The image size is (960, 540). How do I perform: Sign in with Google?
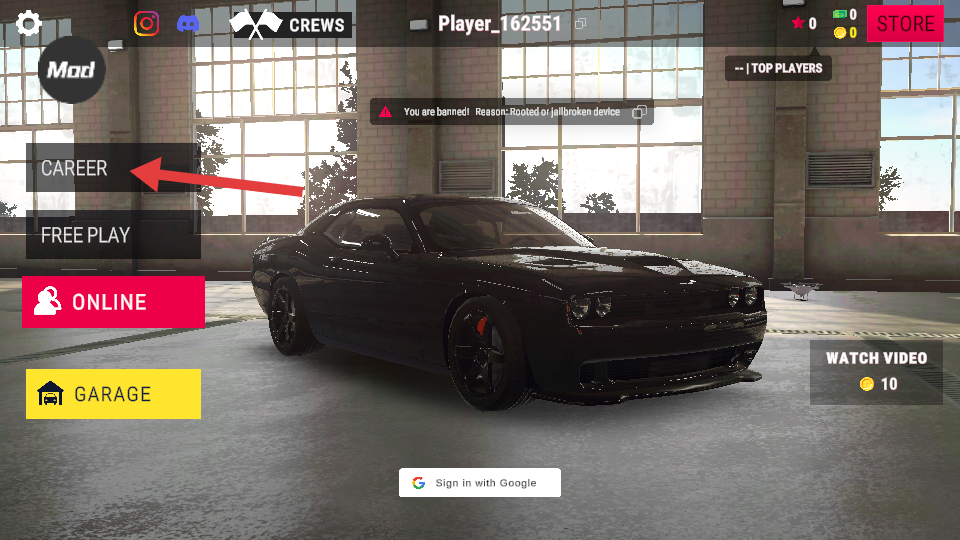click(x=480, y=483)
